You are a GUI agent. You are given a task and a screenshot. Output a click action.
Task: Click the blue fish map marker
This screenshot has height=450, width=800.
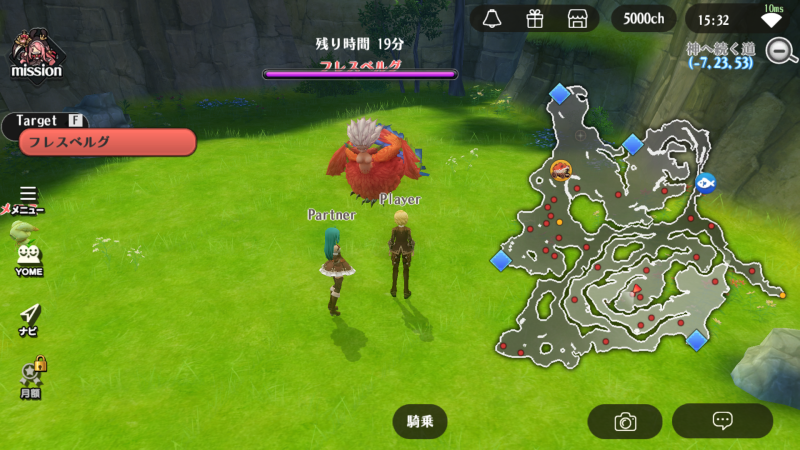705,182
